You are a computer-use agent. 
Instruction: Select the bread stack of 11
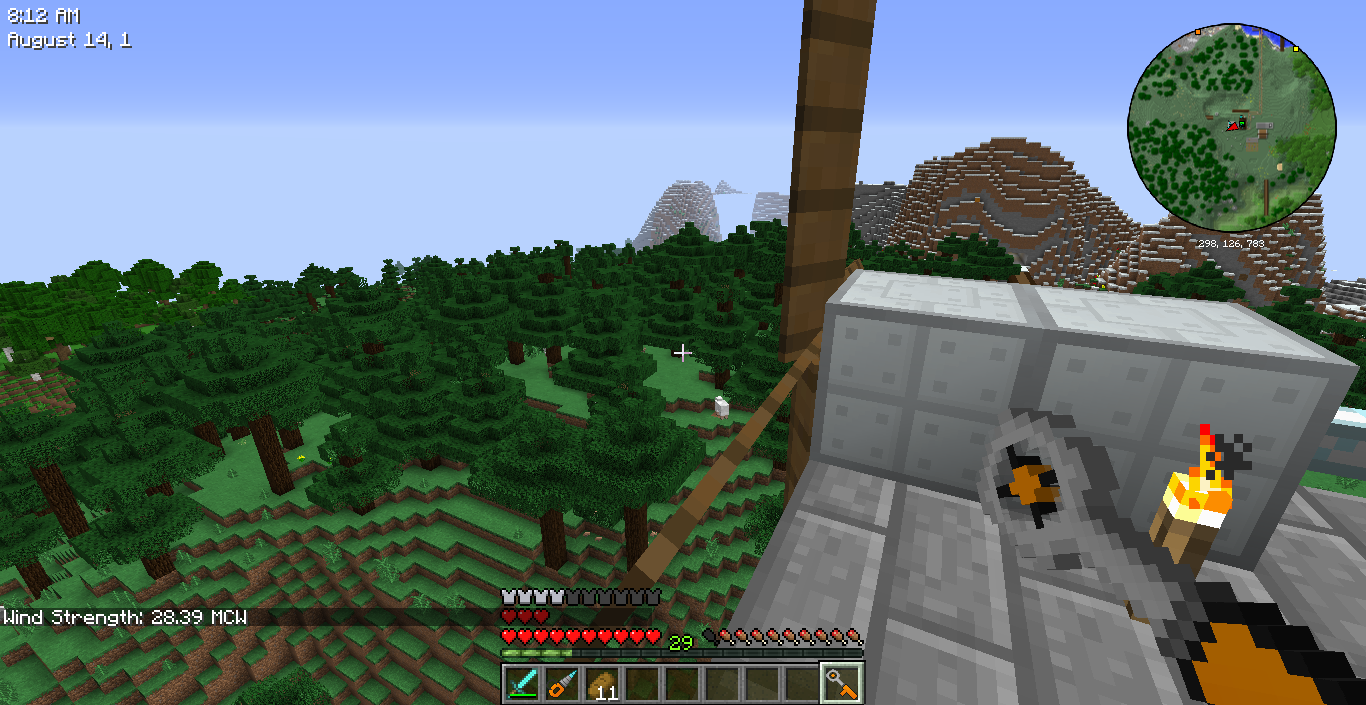[602, 684]
